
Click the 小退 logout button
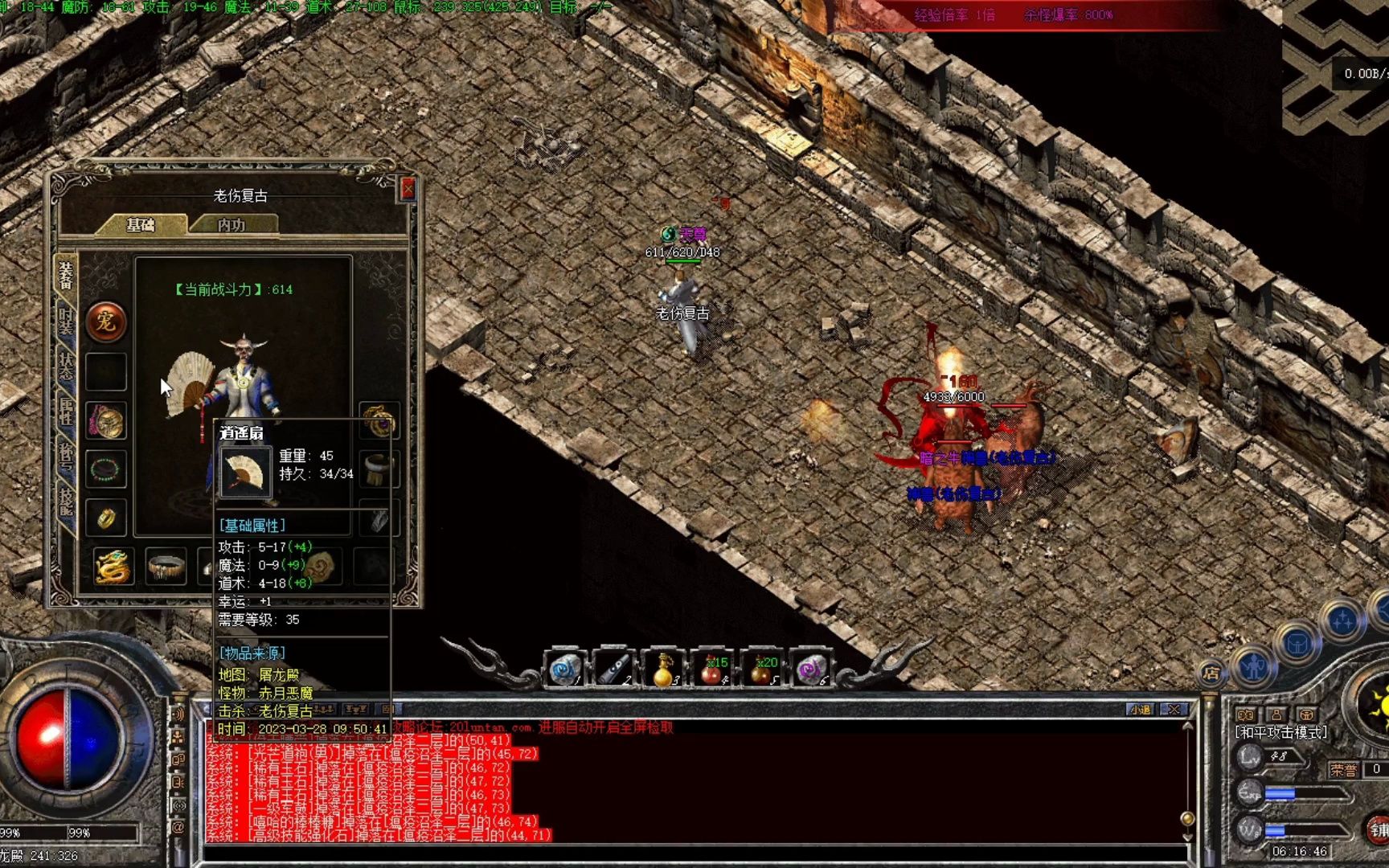pyautogui.click(x=1141, y=710)
